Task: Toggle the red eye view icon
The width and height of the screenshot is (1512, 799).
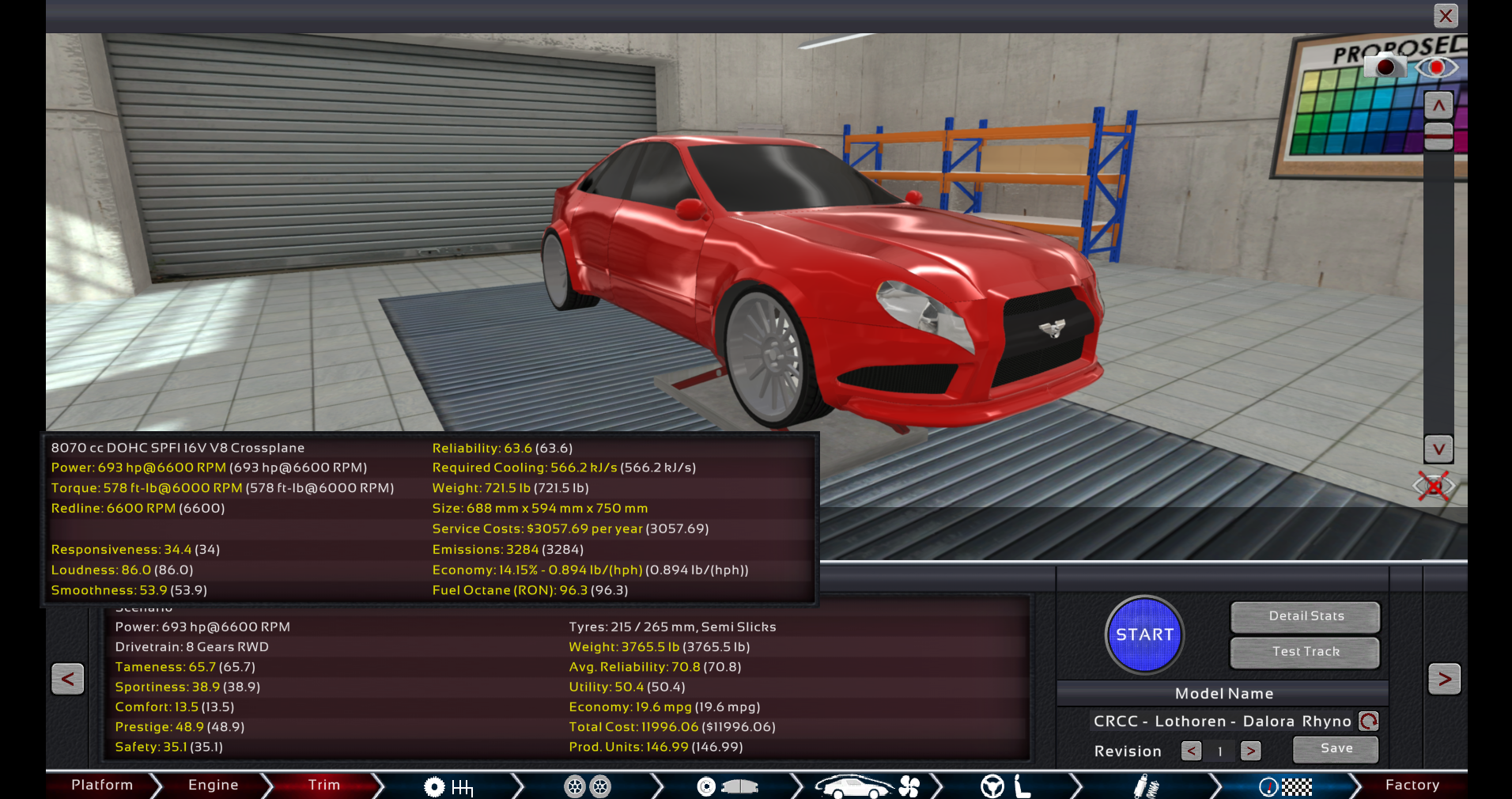Action: pos(1436,67)
